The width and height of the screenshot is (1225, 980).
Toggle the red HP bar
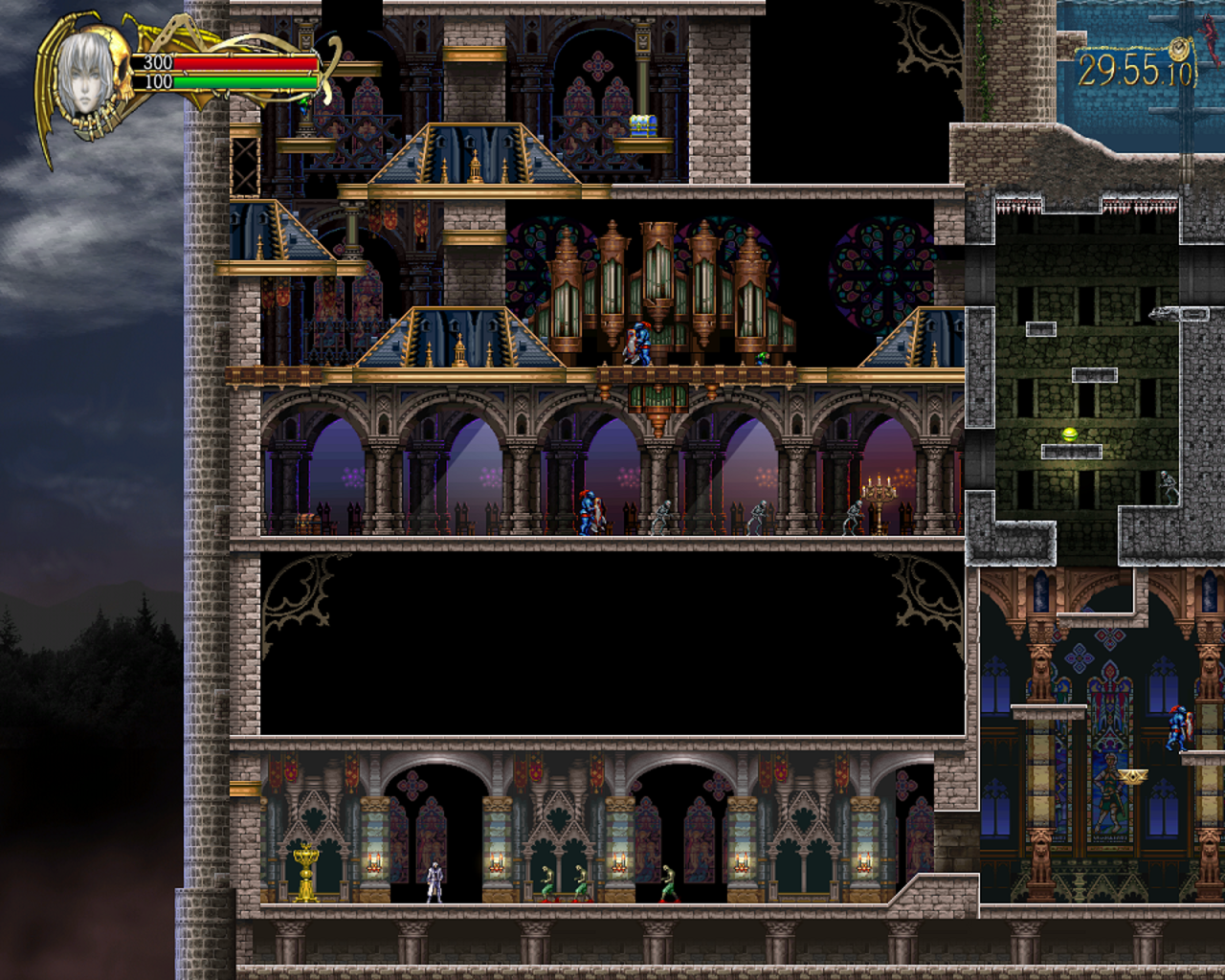tap(242, 63)
